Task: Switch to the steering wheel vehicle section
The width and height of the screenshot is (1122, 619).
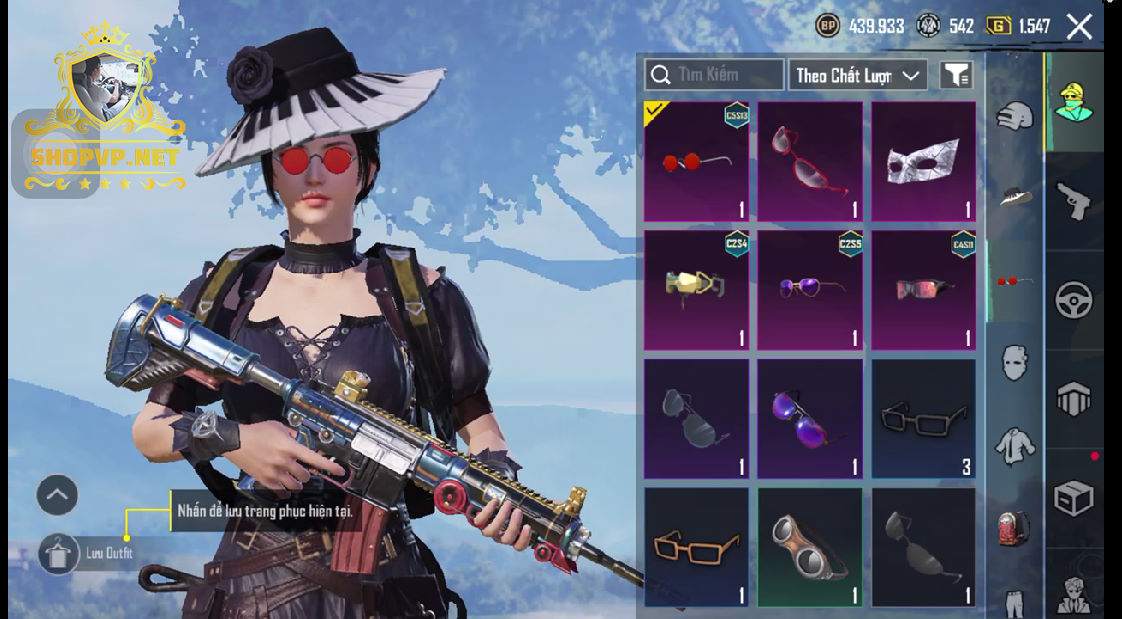Action: 1074,299
